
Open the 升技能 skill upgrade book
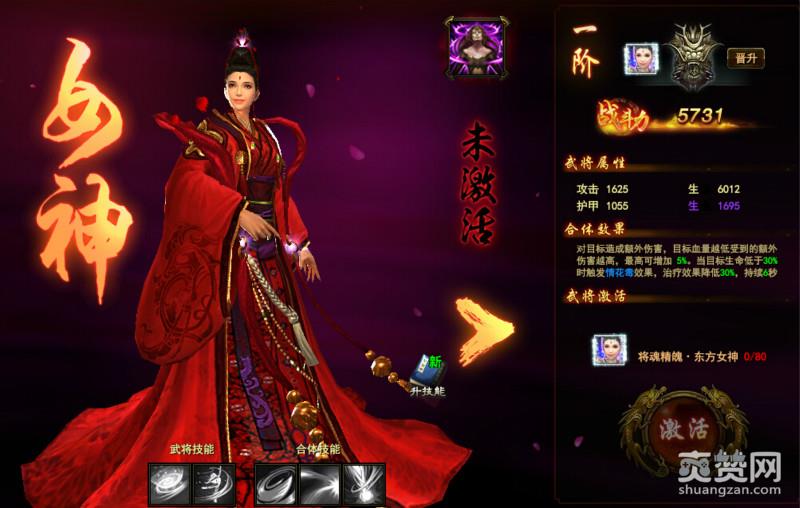pos(430,370)
